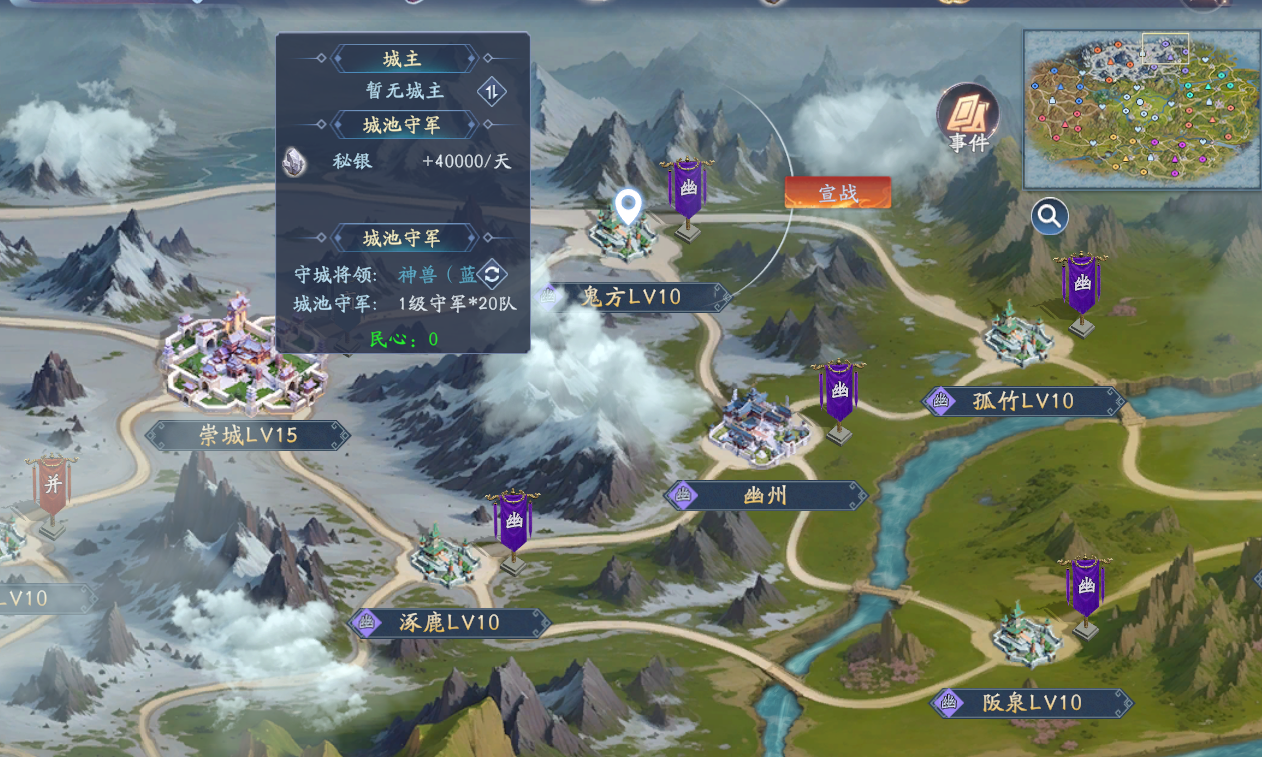Refresh the 守城将领 defender general
Screen dimensions: 1262x757
[491, 274]
